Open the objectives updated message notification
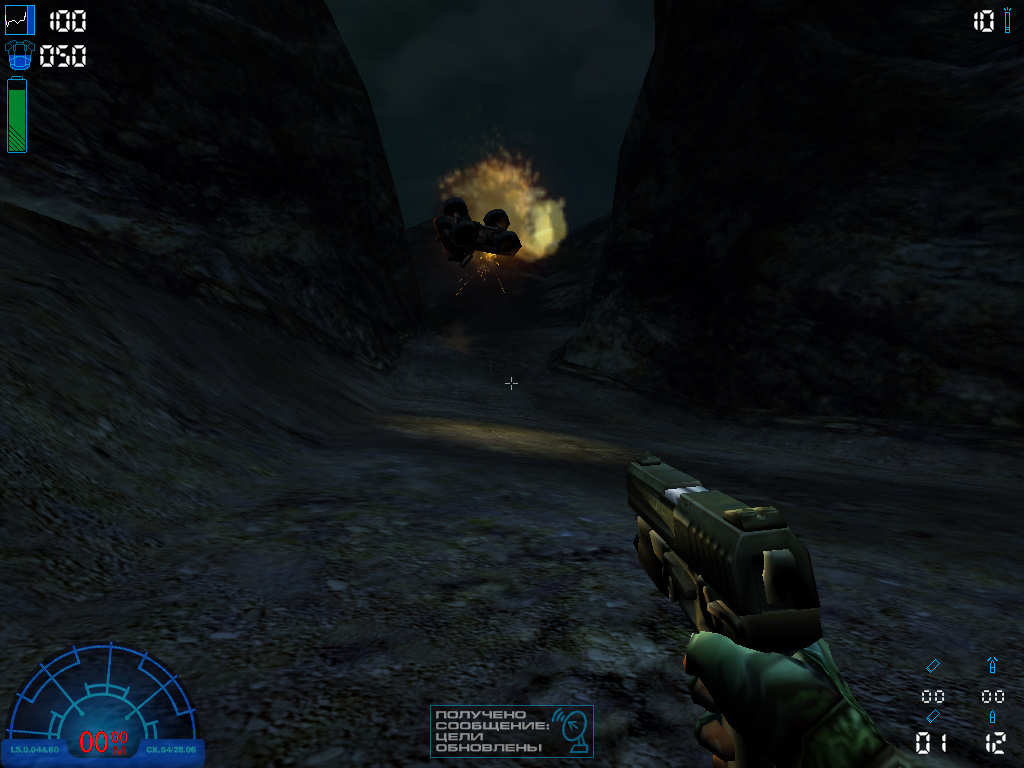The height and width of the screenshot is (768, 1024). click(x=512, y=731)
